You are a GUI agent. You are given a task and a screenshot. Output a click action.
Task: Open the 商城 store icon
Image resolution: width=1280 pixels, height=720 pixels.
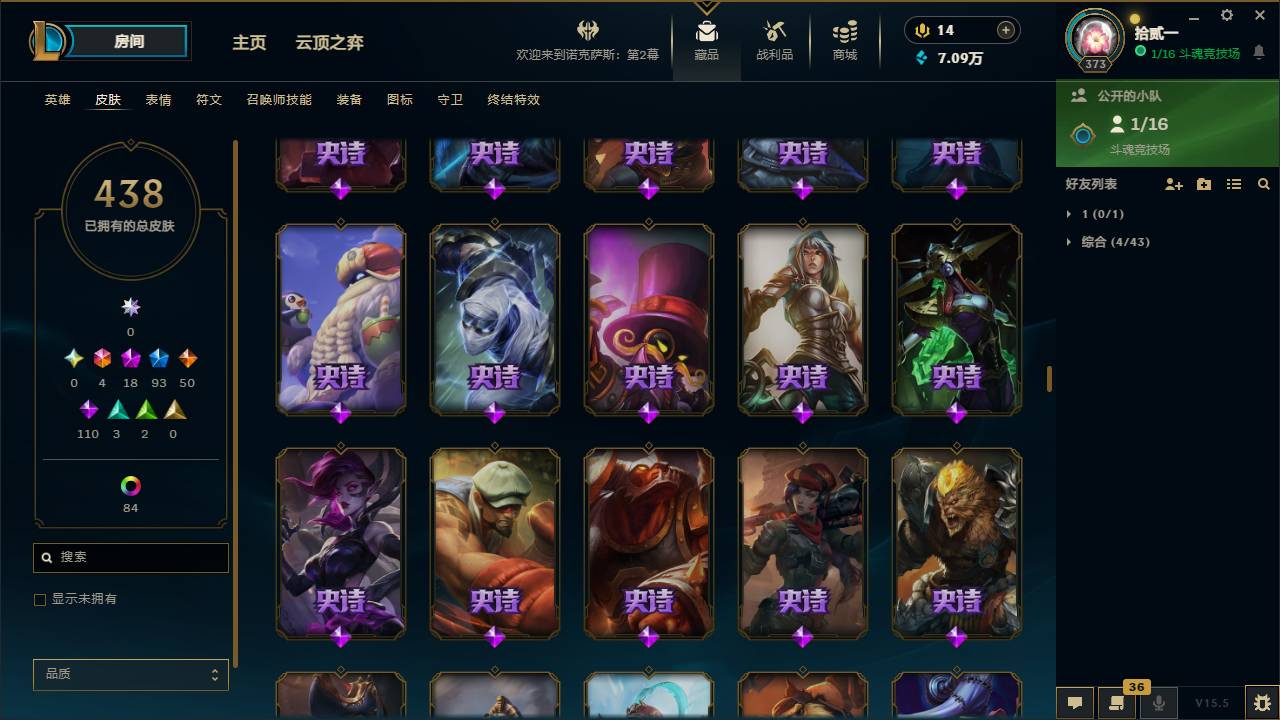[843, 35]
